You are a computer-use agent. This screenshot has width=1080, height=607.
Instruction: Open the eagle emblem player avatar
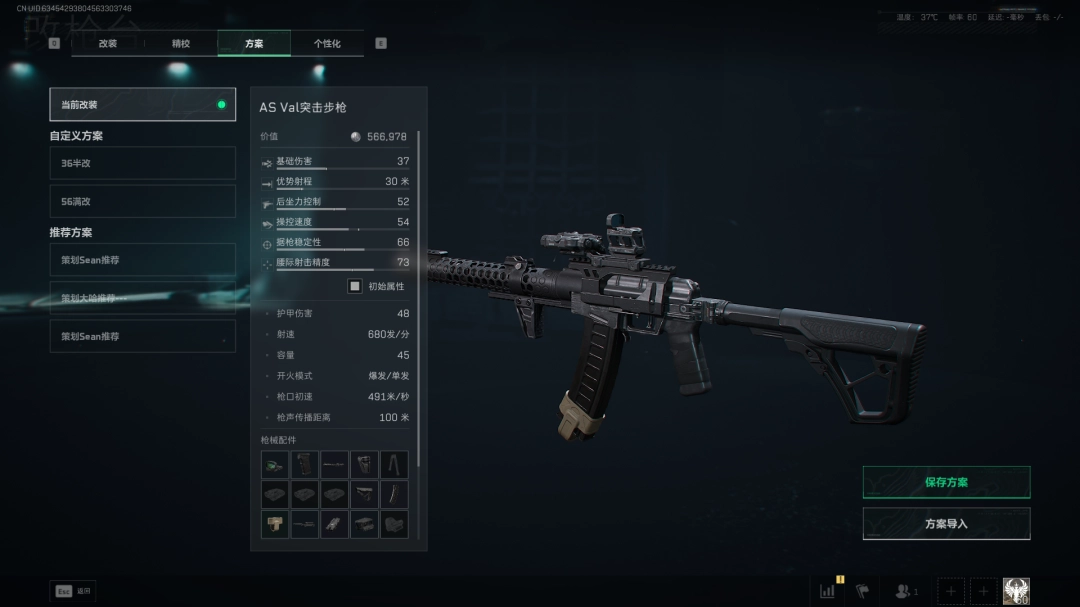click(x=1016, y=591)
